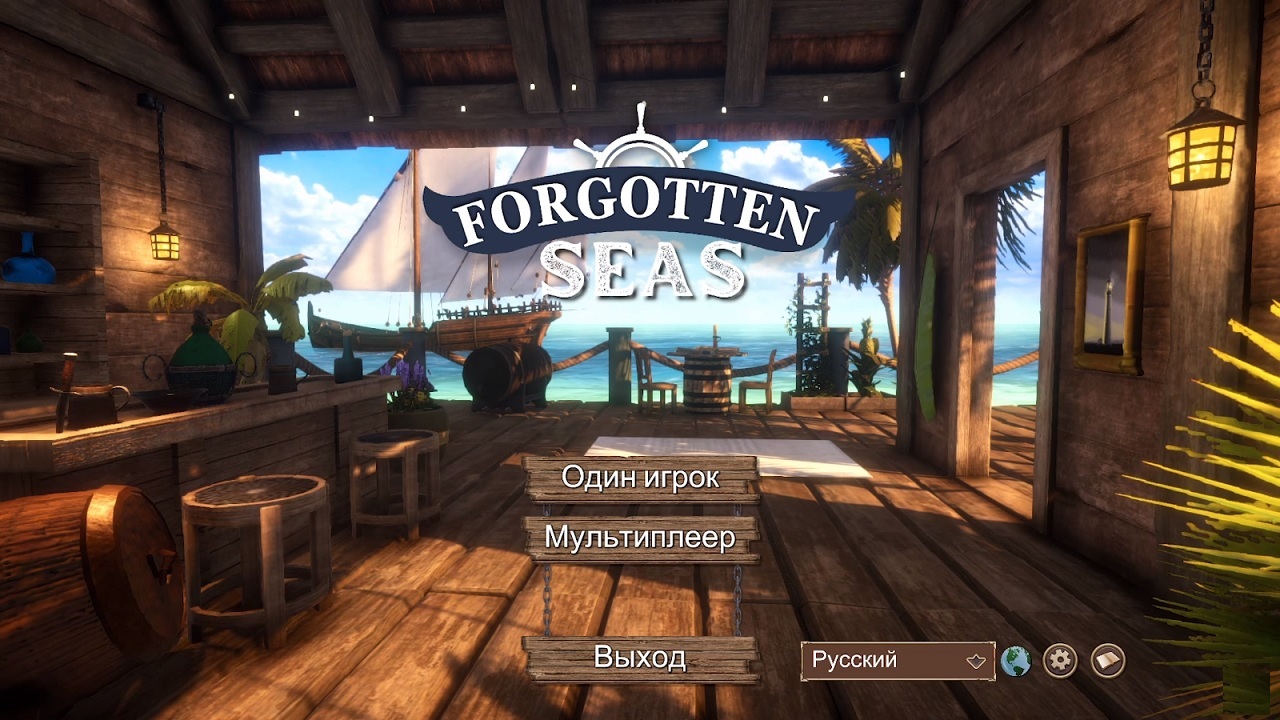Click the chevron arrow on the language box
Viewport: 1280px width, 720px height.
(974, 660)
